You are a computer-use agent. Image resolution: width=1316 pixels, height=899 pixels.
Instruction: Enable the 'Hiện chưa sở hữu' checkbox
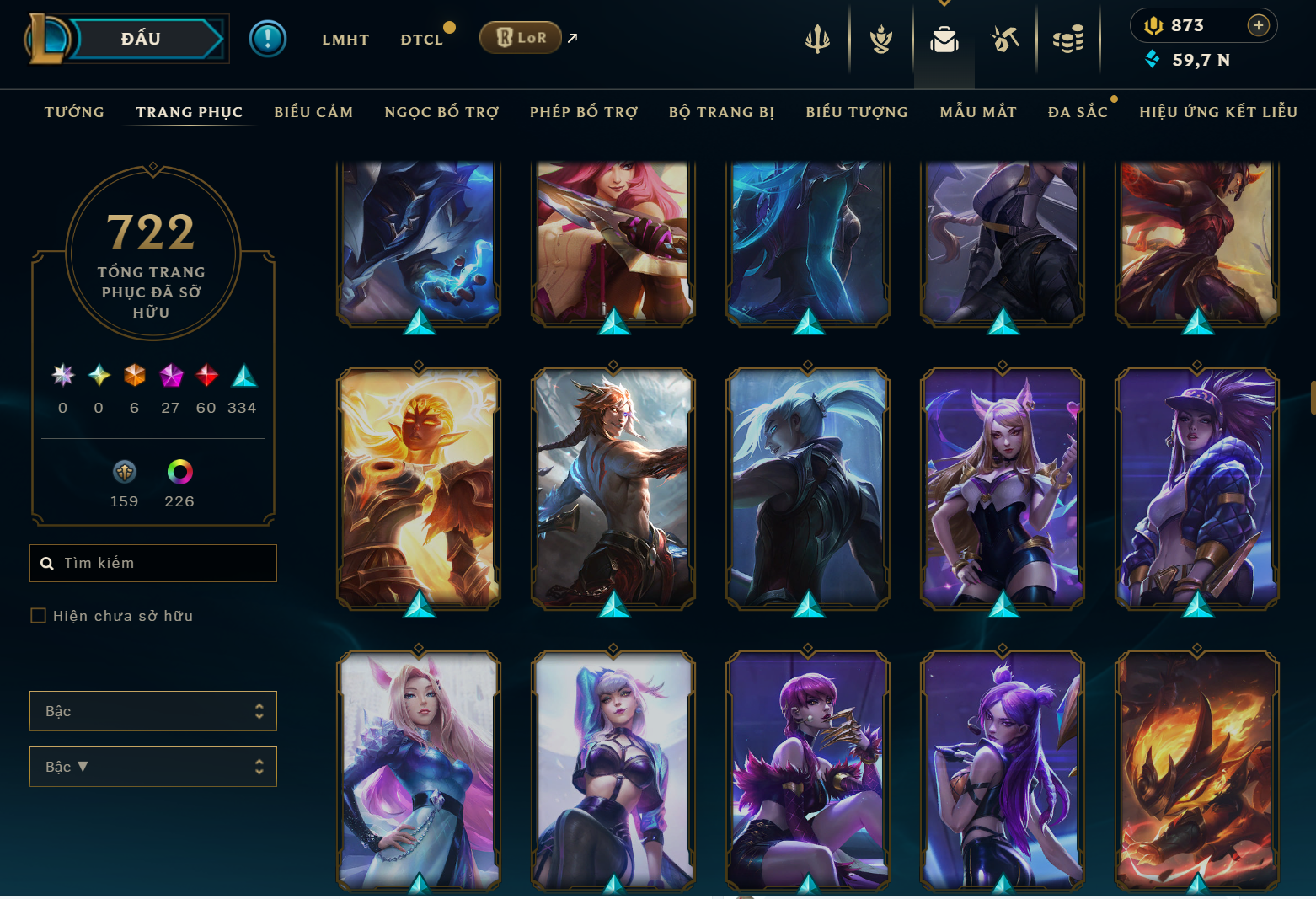(x=38, y=615)
